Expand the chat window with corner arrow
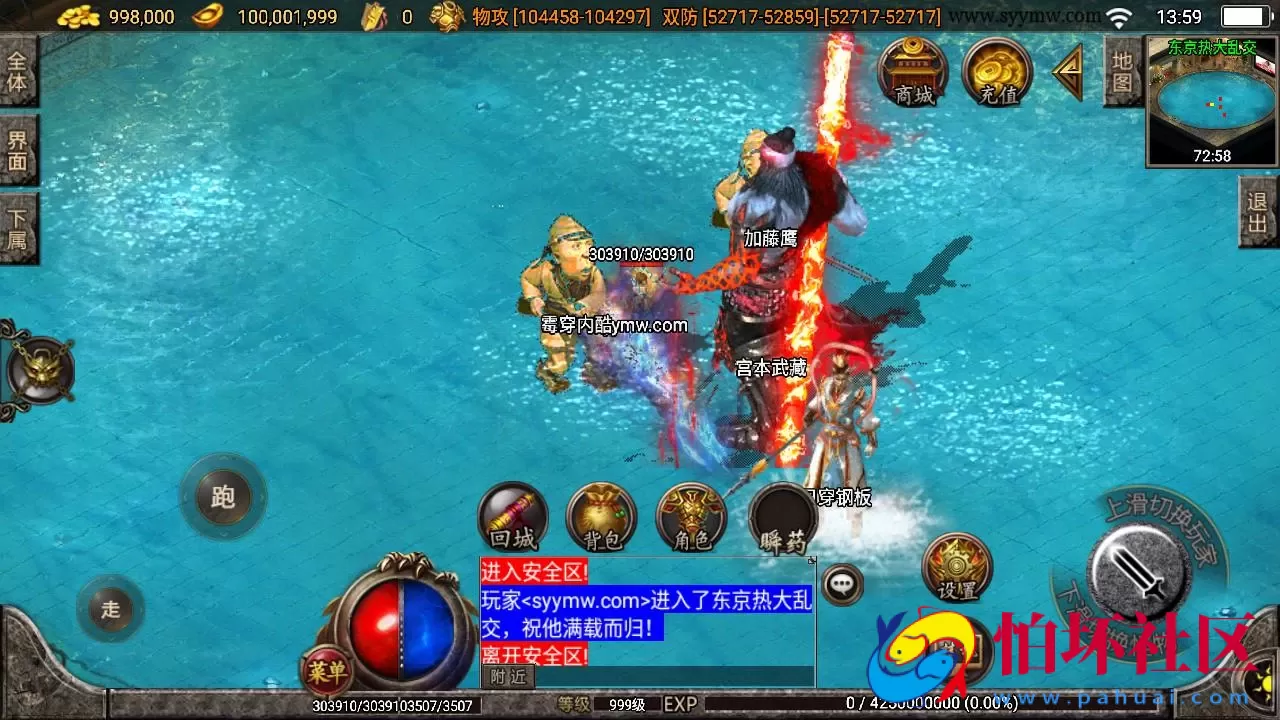1280x720 pixels. [x=812, y=561]
